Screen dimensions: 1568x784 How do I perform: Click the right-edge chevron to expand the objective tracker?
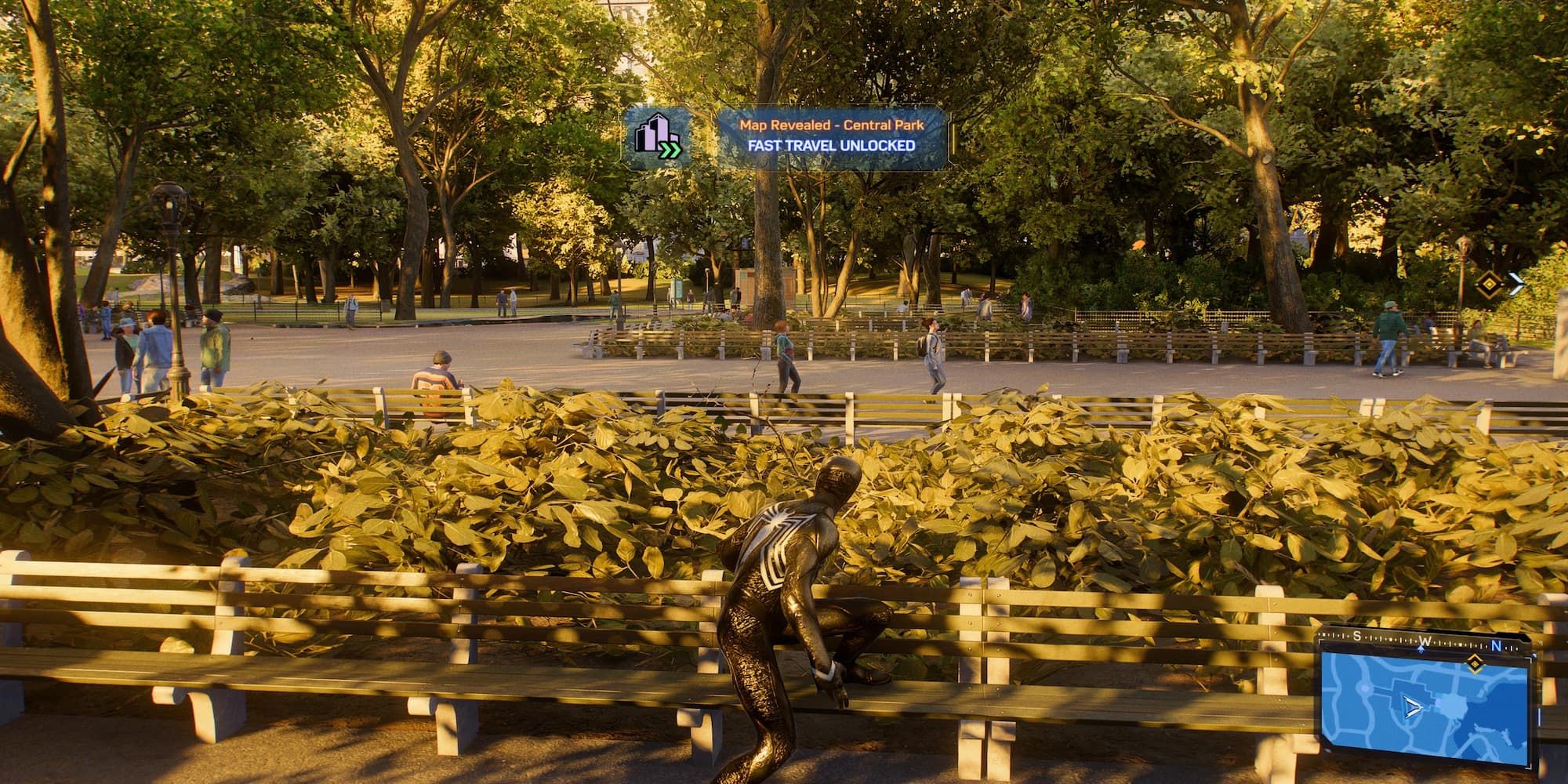pyautogui.click(x=1515, y=282)
